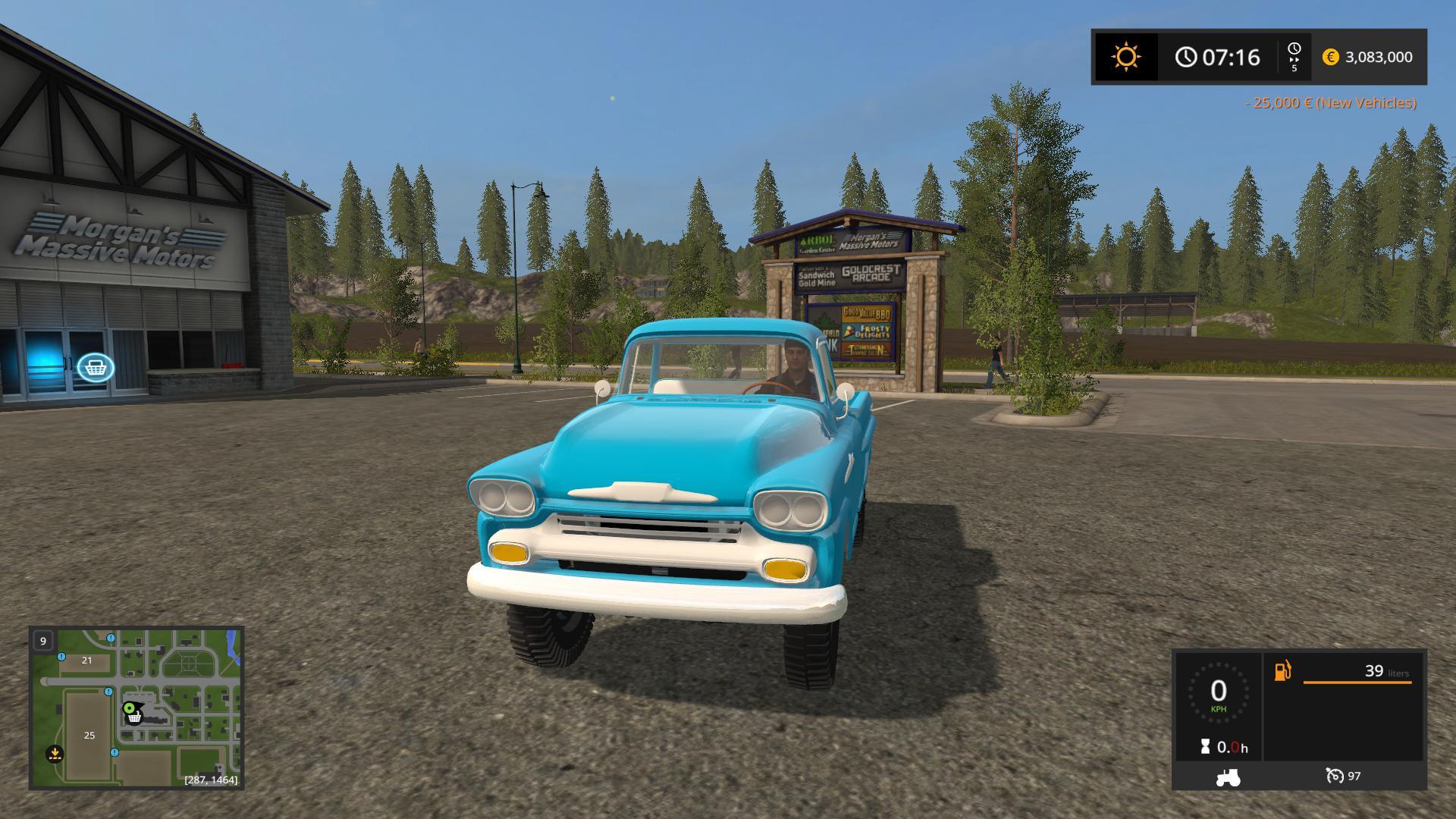Select field 25 on the minimap

[x=89, y=735]
